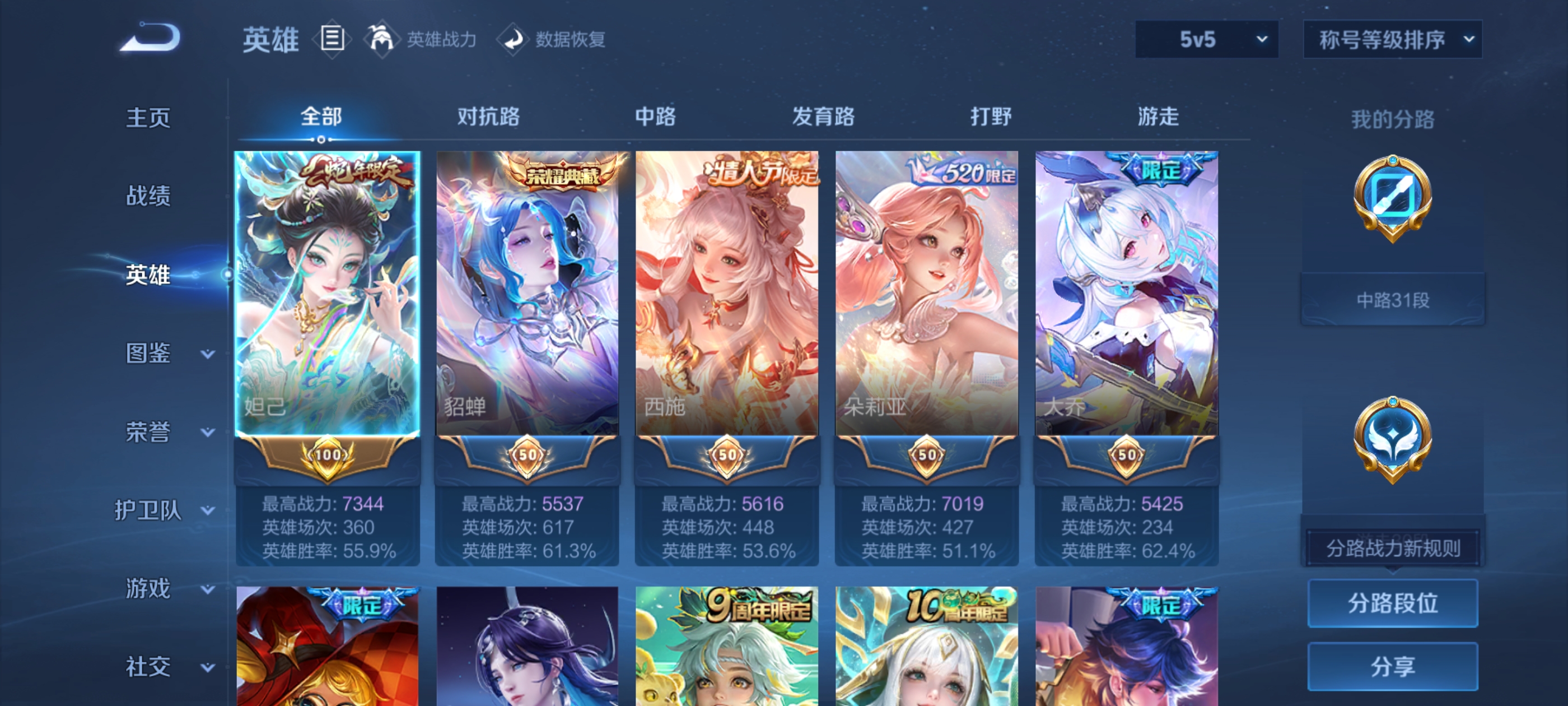Open the 分路战力新规则 rules link

1394,547
